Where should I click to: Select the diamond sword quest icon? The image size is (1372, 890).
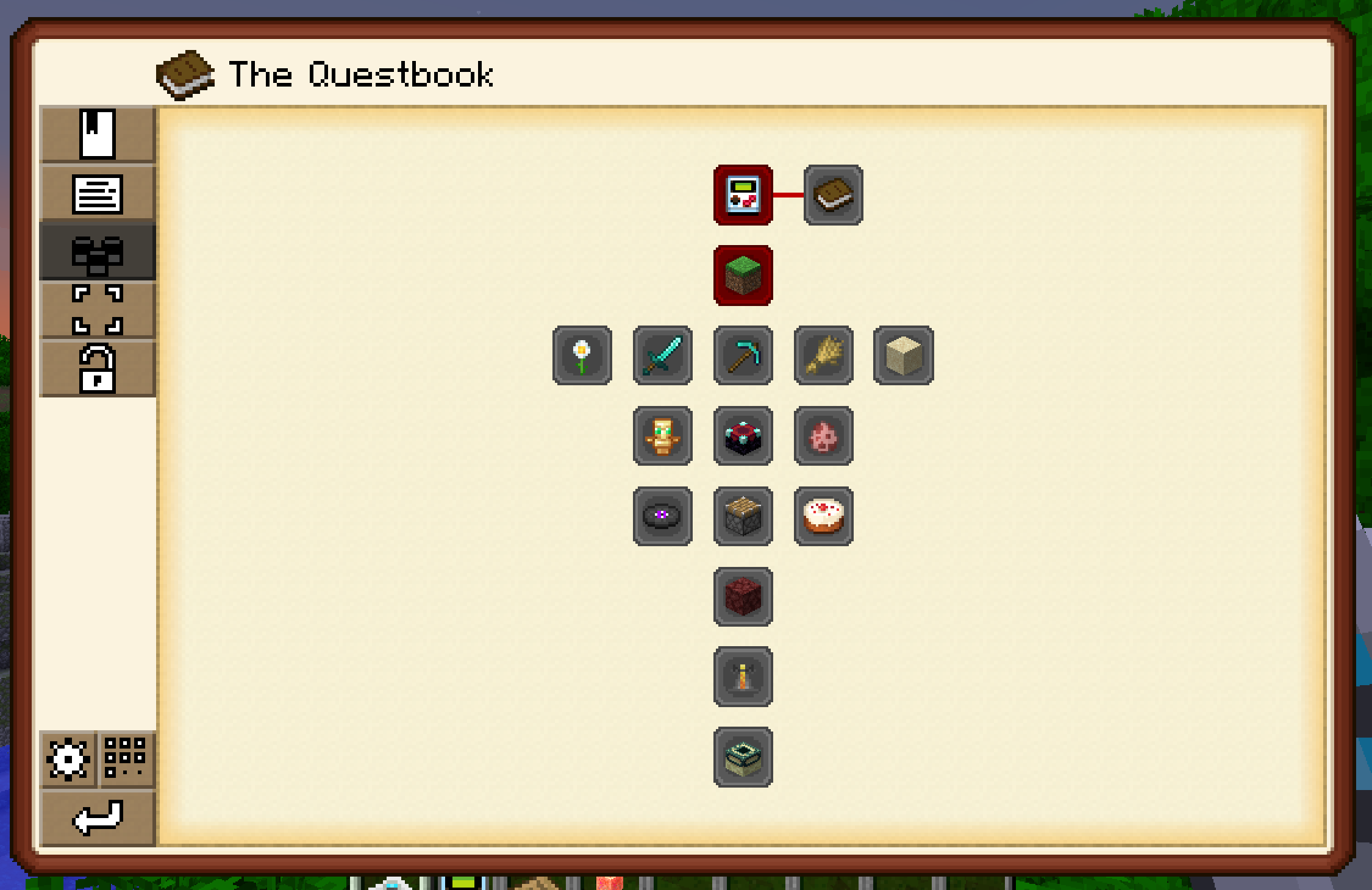point(662,357)
